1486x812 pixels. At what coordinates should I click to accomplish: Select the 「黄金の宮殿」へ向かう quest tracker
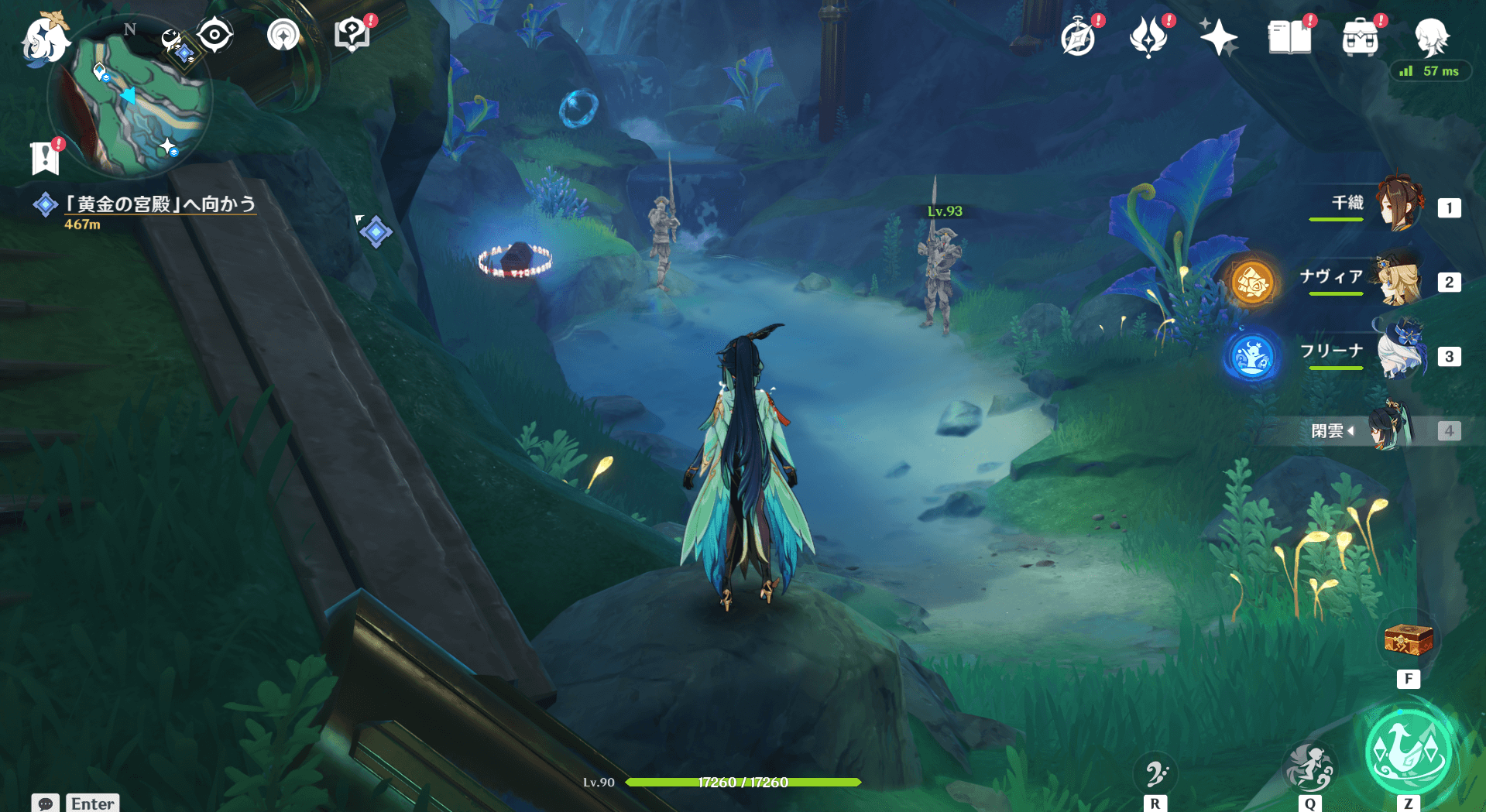click(160, 204)
